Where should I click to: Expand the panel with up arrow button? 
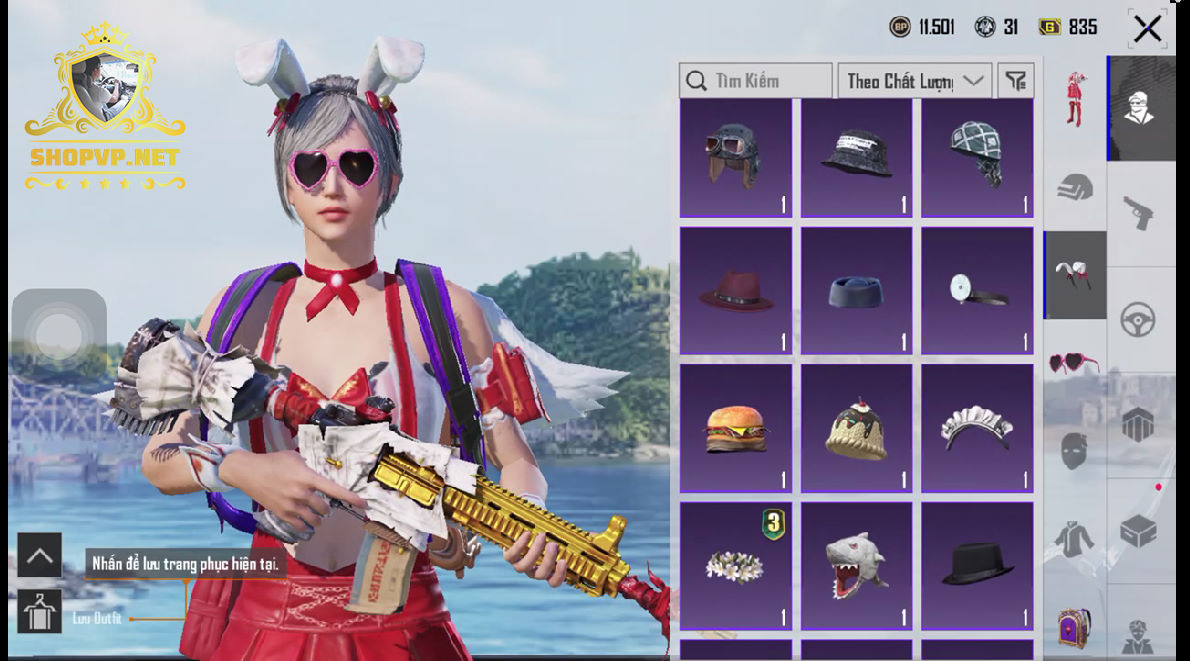[40, 555]
